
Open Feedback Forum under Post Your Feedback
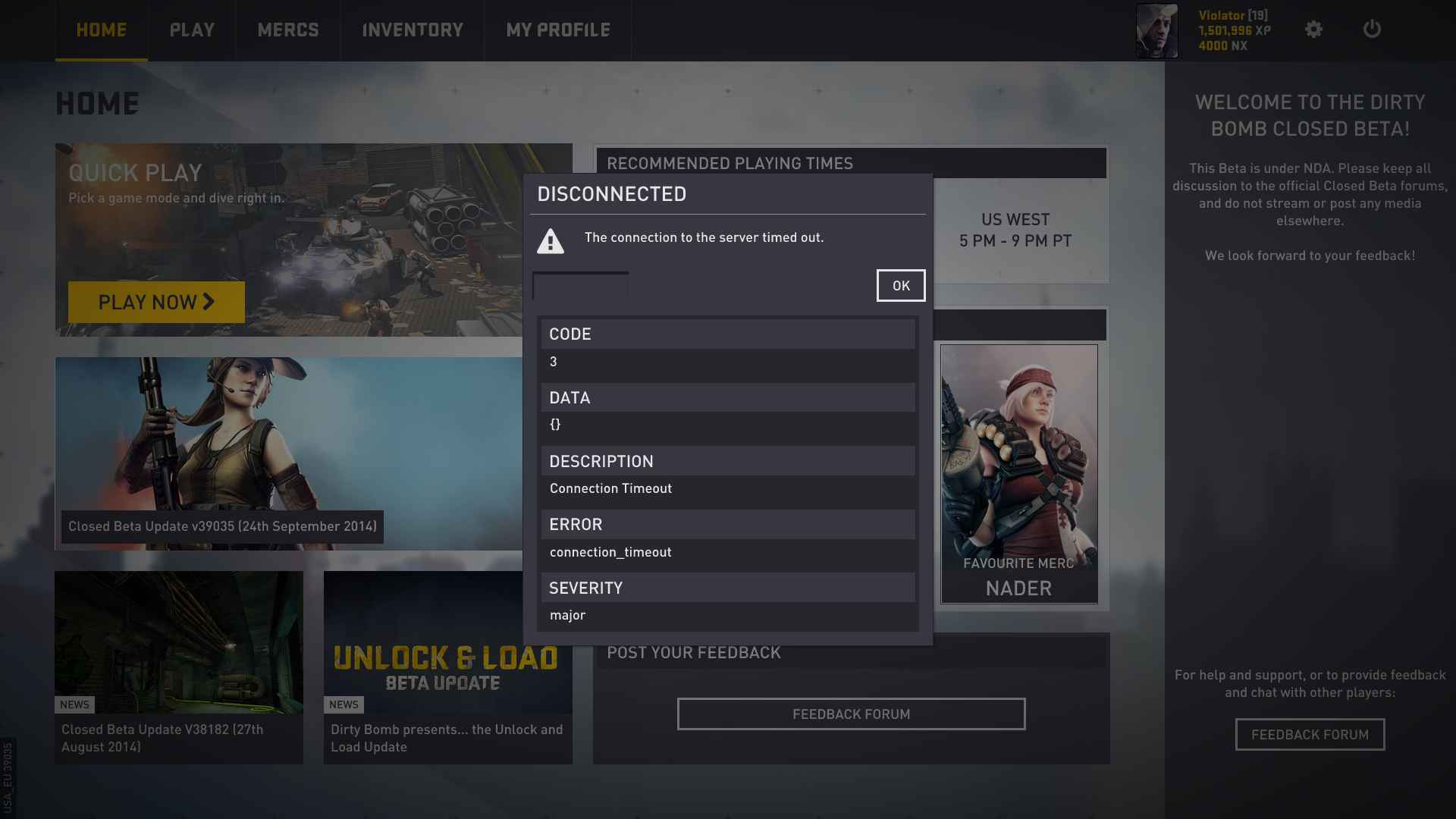coord(851,714)
